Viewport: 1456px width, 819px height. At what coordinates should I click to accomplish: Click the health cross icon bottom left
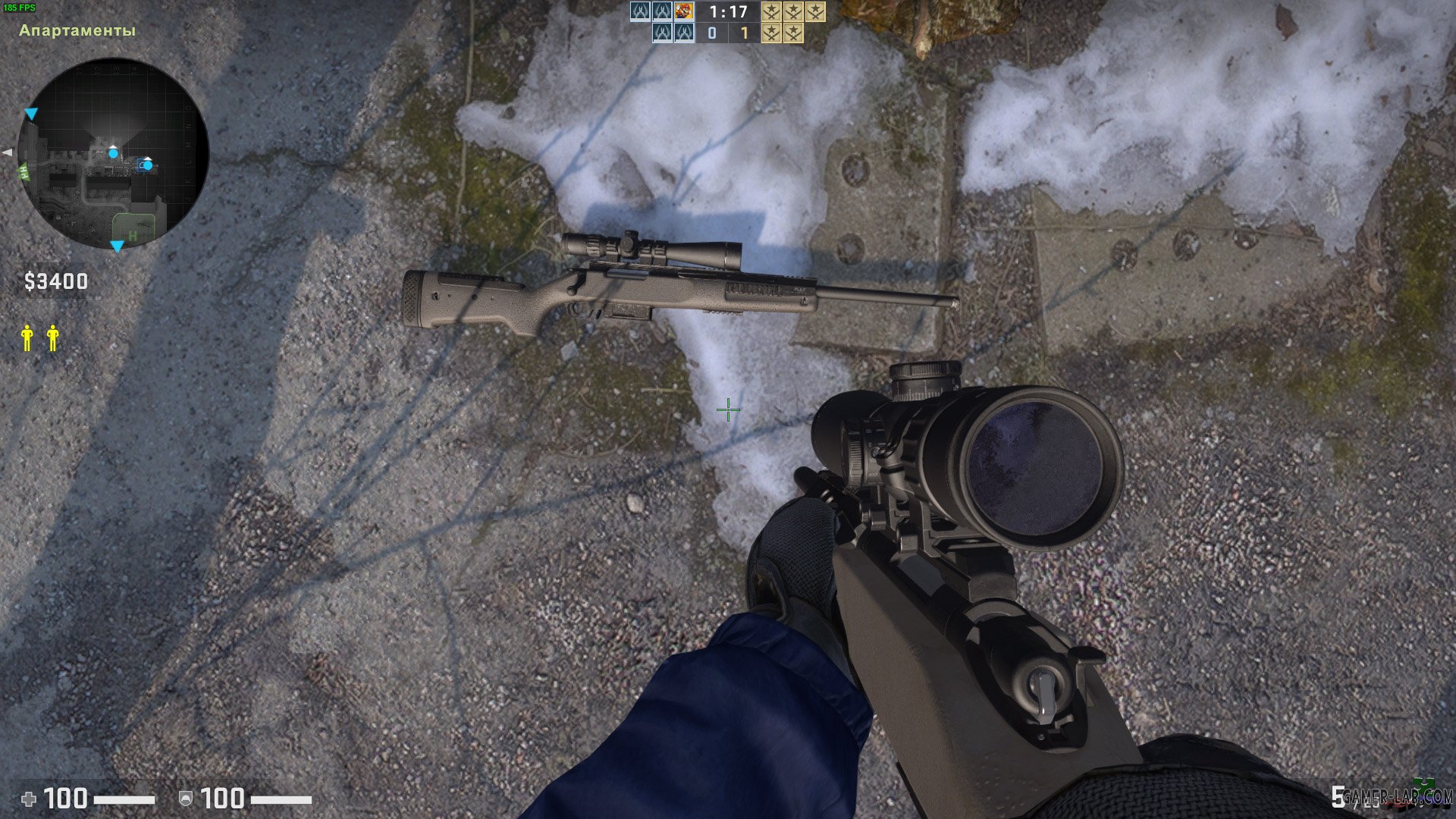pos(29,799)
